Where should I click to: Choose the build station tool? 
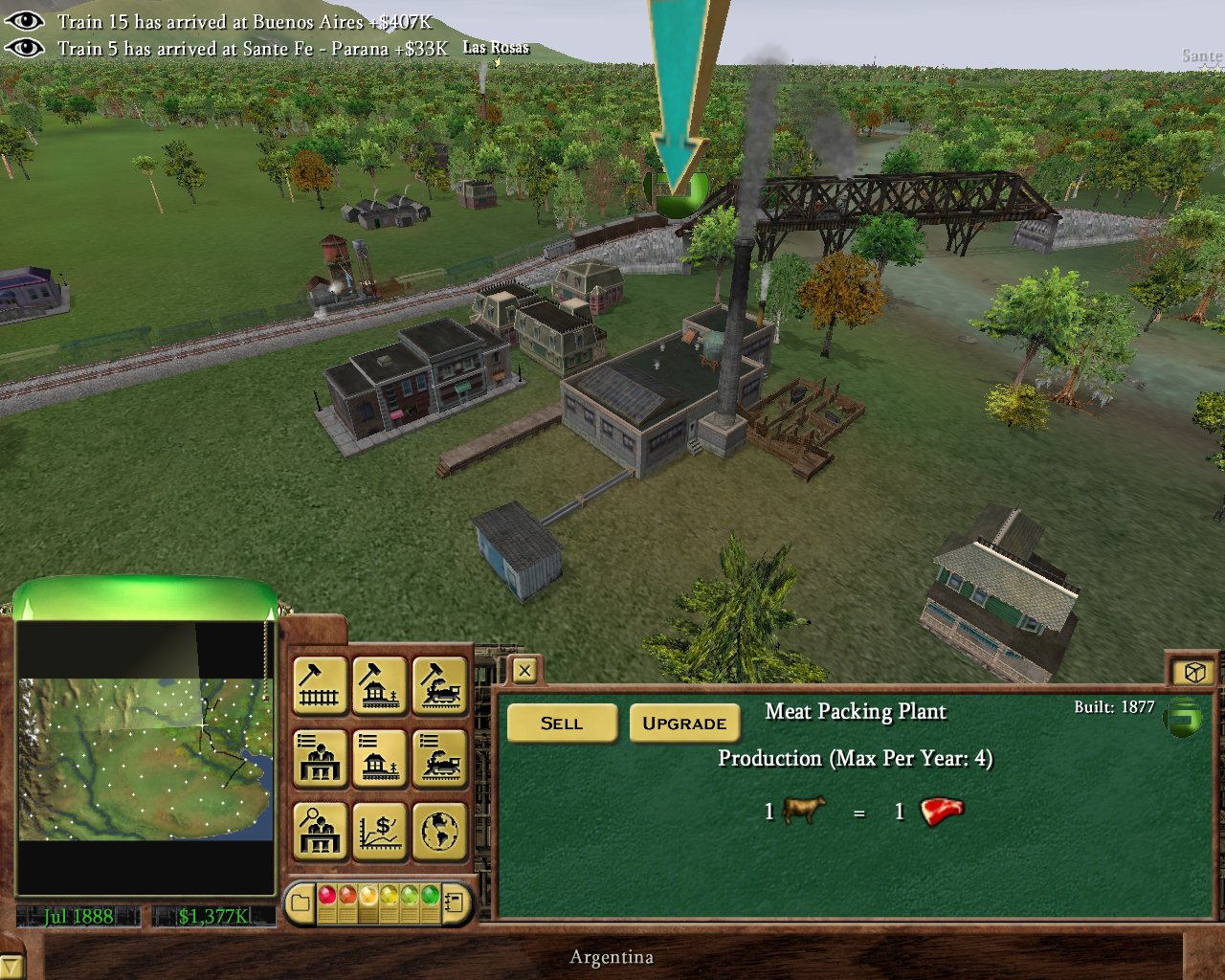tap(380, 685)
